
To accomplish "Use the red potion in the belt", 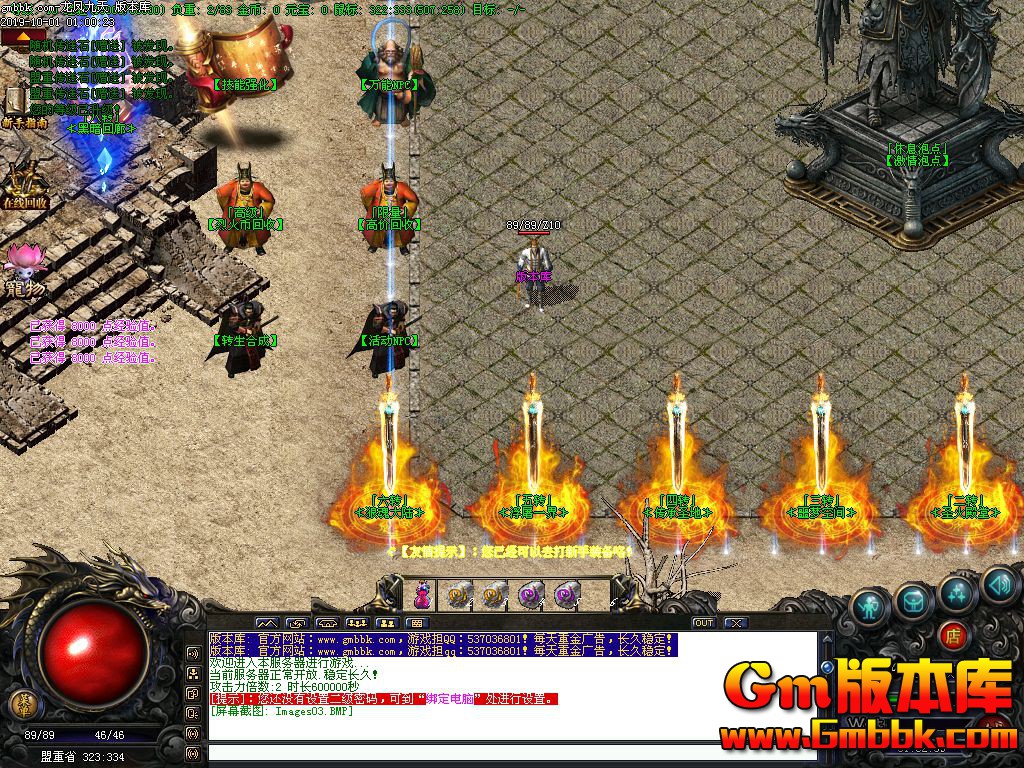I will (422, 595).
